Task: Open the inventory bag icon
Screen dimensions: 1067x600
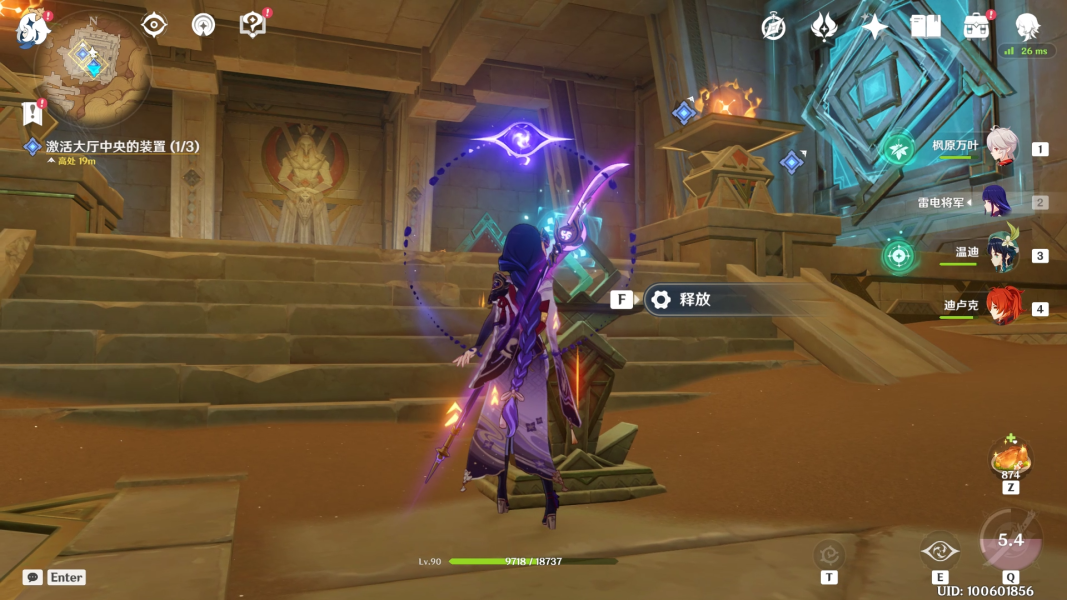Action: [x=976, y=27]
